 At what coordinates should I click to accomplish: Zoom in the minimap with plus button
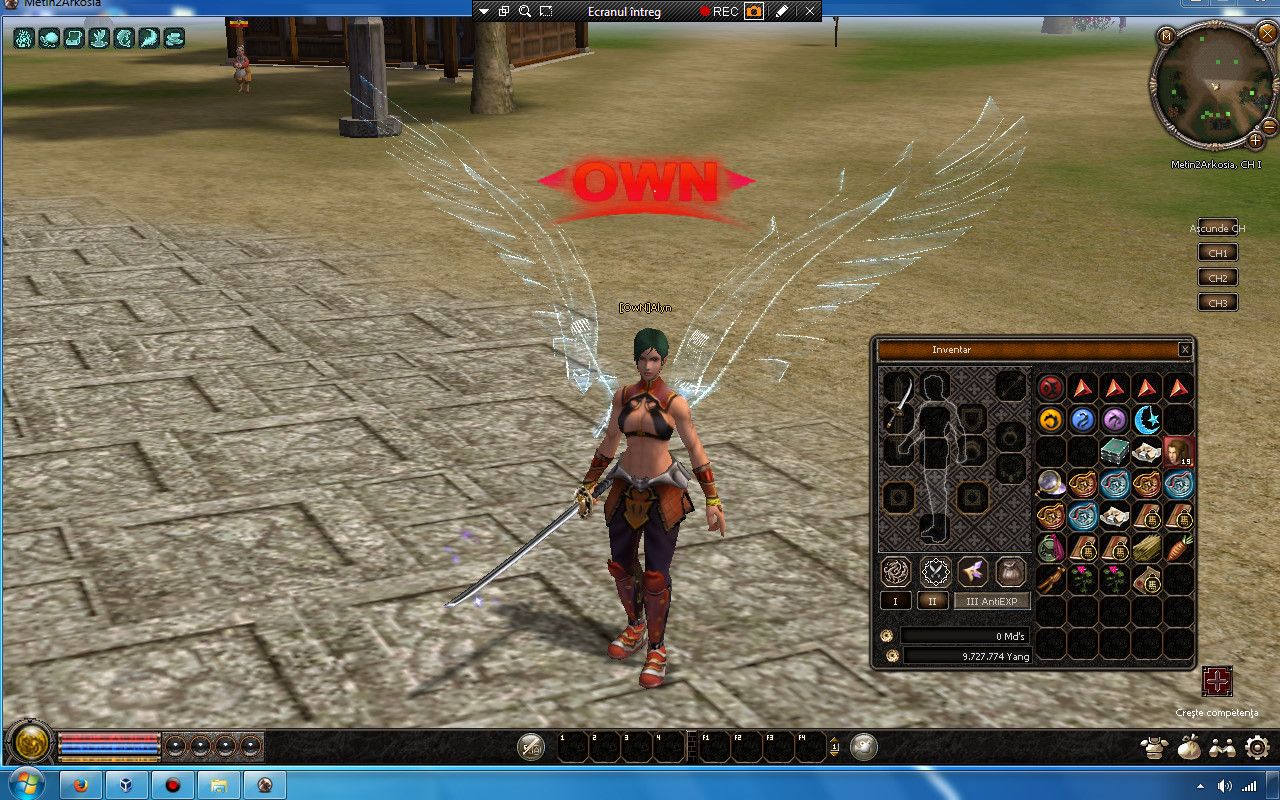click(x=1256, y=140)
